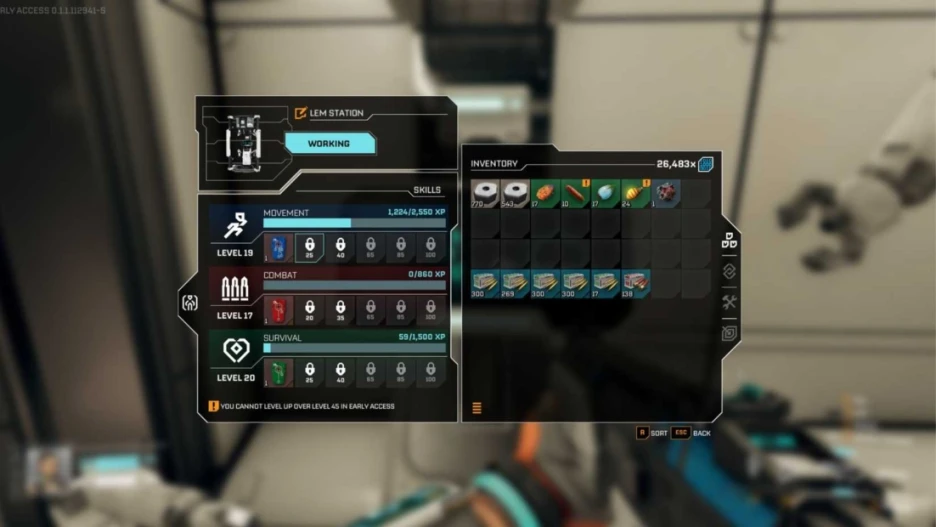Pick the pale blue egg item
Viewport: 936px width, 527px height.
pos(605,193)
